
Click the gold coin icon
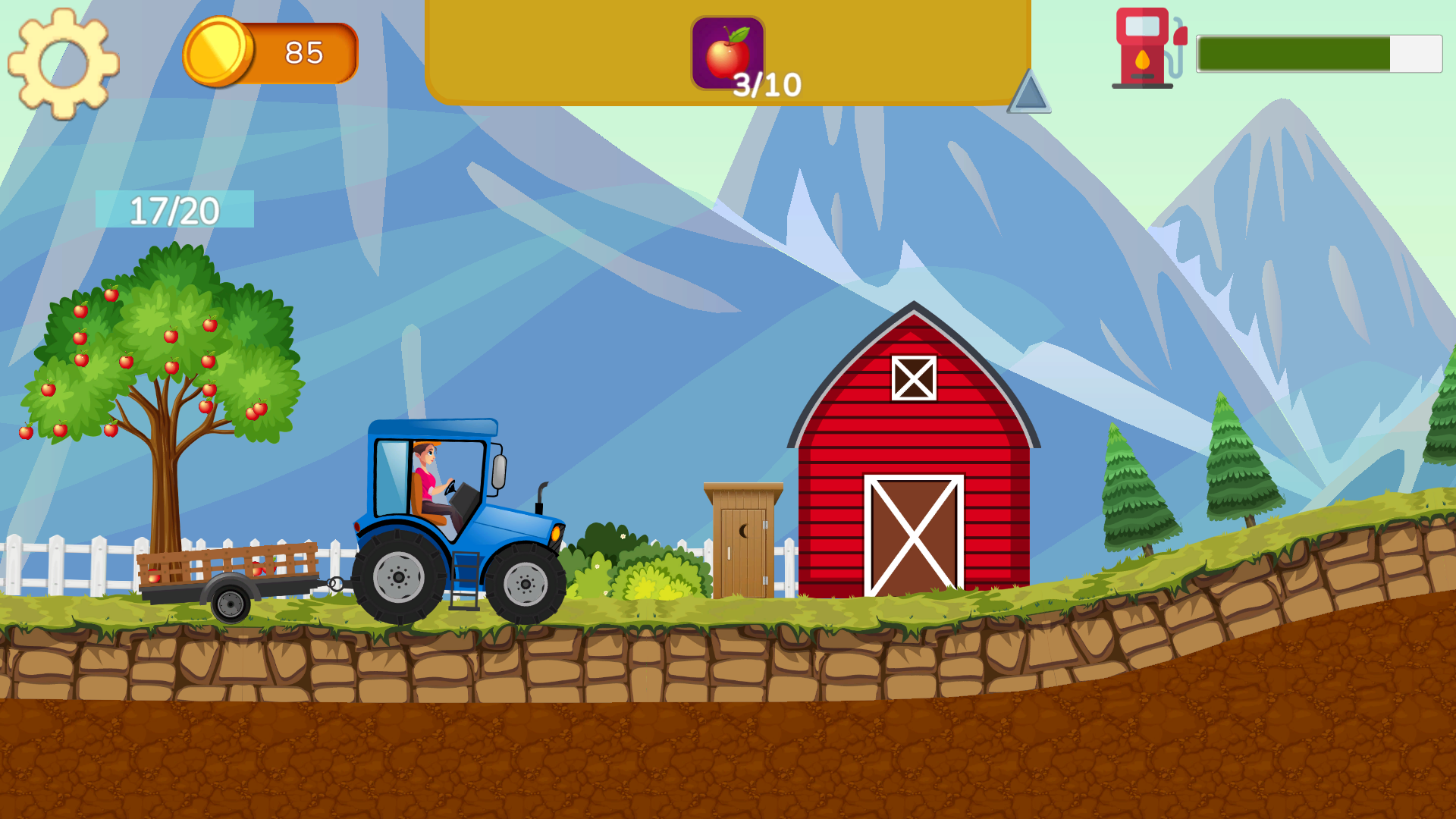pos(219,50)
